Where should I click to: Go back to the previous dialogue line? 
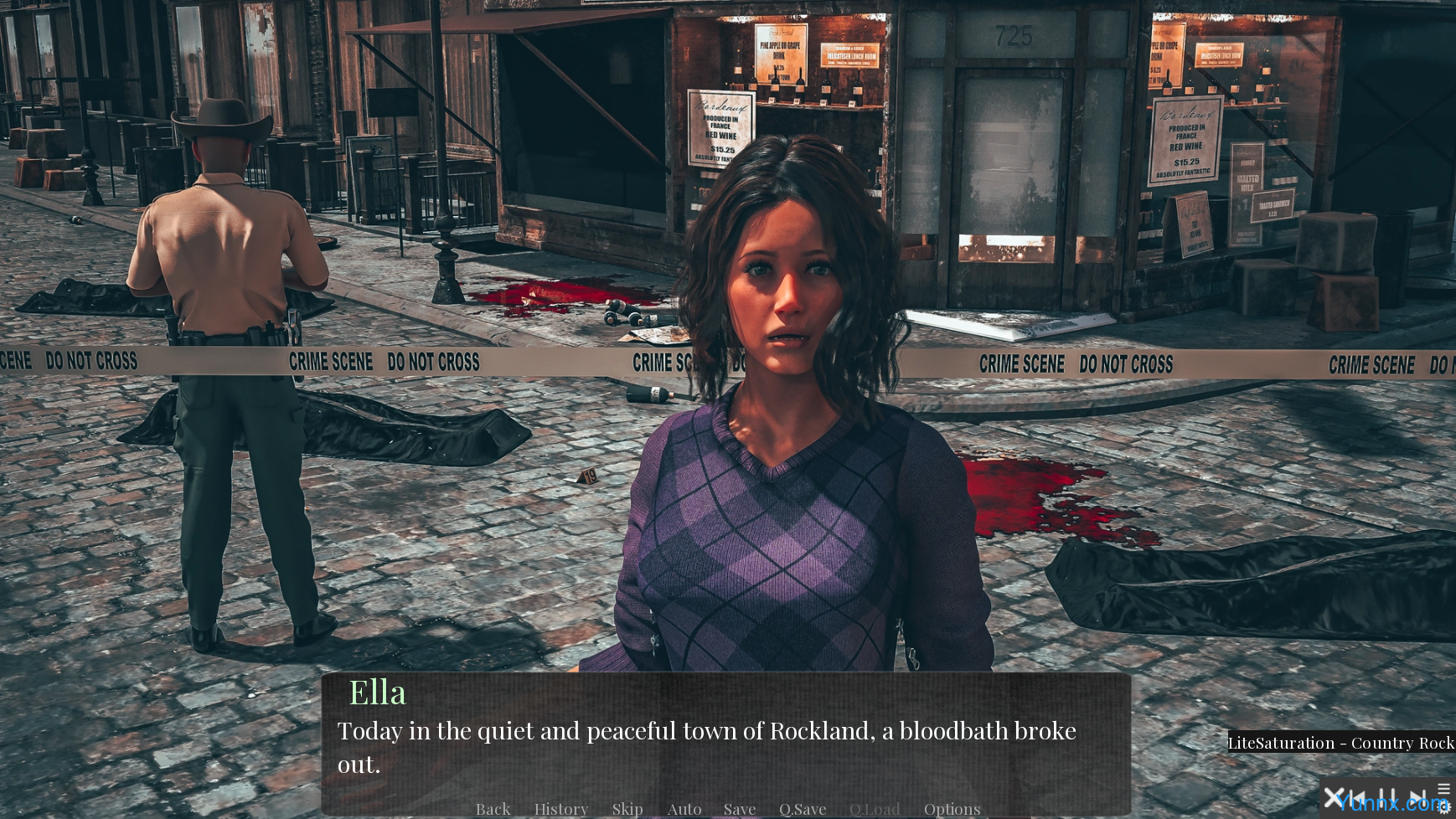pos(493,809)
